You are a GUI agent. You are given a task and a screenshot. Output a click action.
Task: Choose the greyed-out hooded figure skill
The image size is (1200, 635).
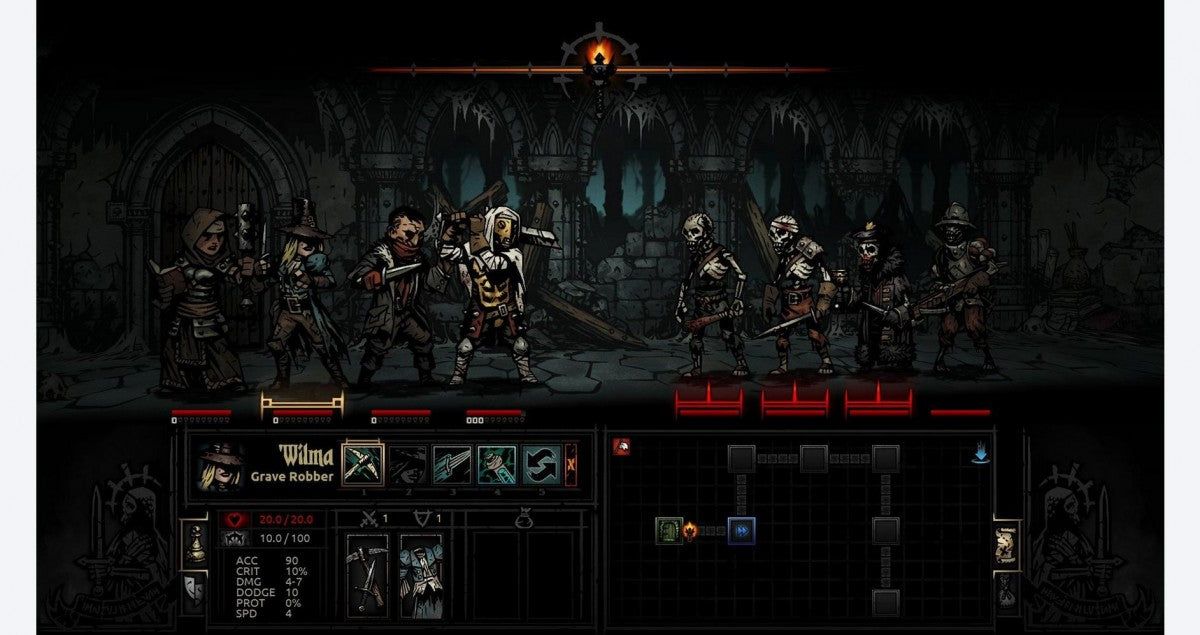(x=407, y=465)
